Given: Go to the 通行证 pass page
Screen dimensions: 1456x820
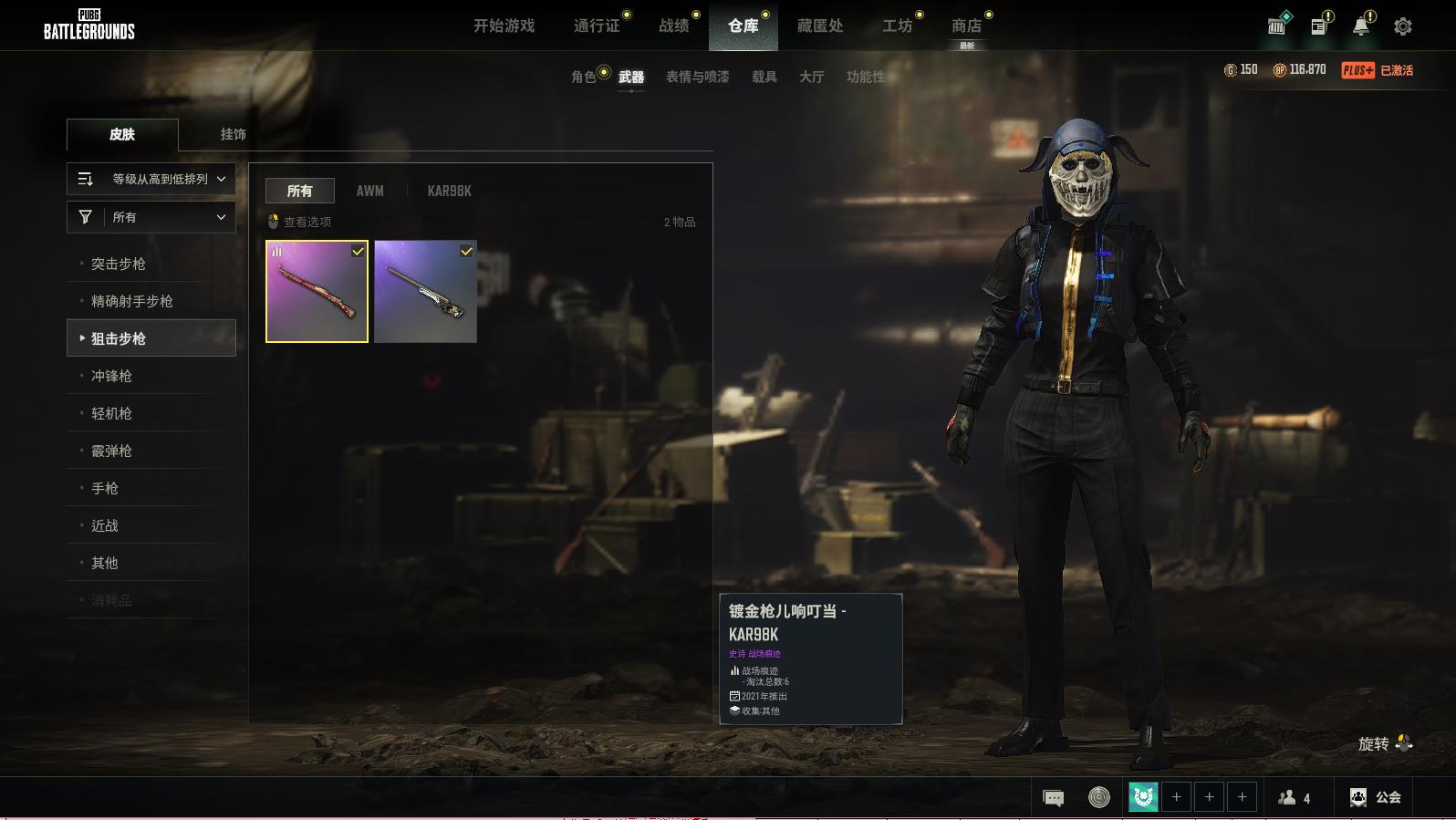Looking at the screenshot, I should click(x=597, y=26).
